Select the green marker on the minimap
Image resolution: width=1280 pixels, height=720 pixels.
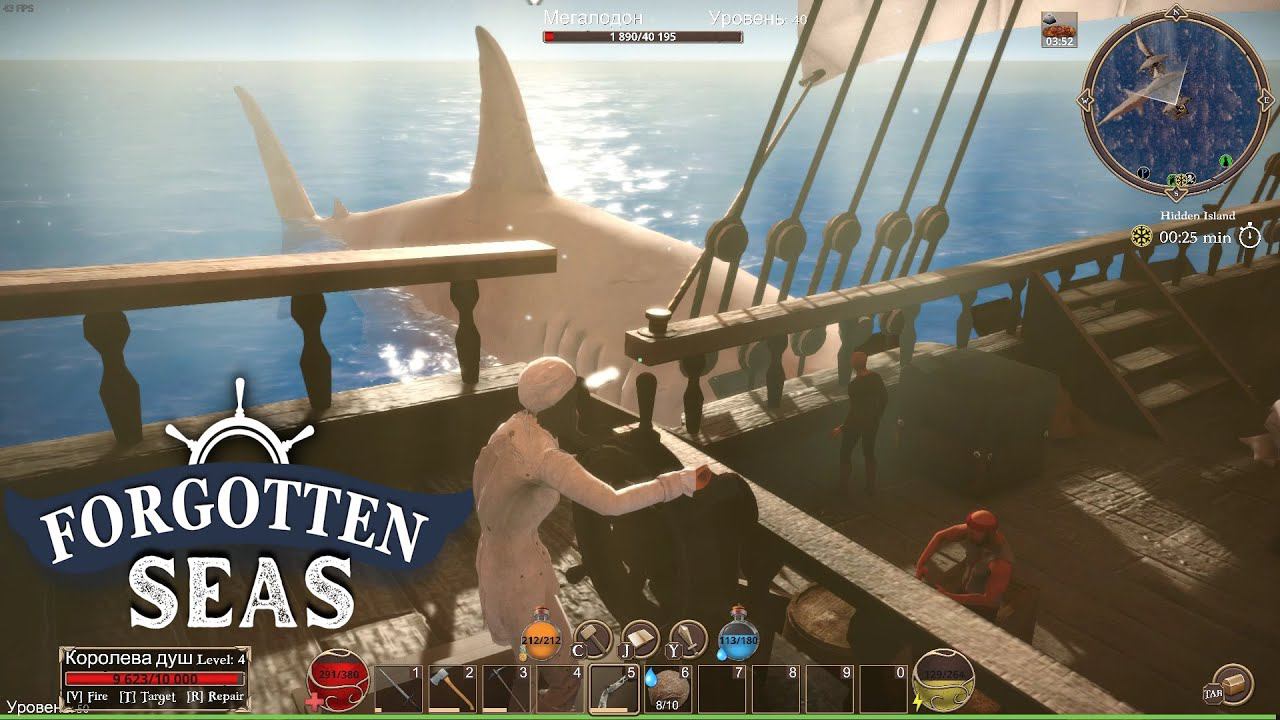1226,161
